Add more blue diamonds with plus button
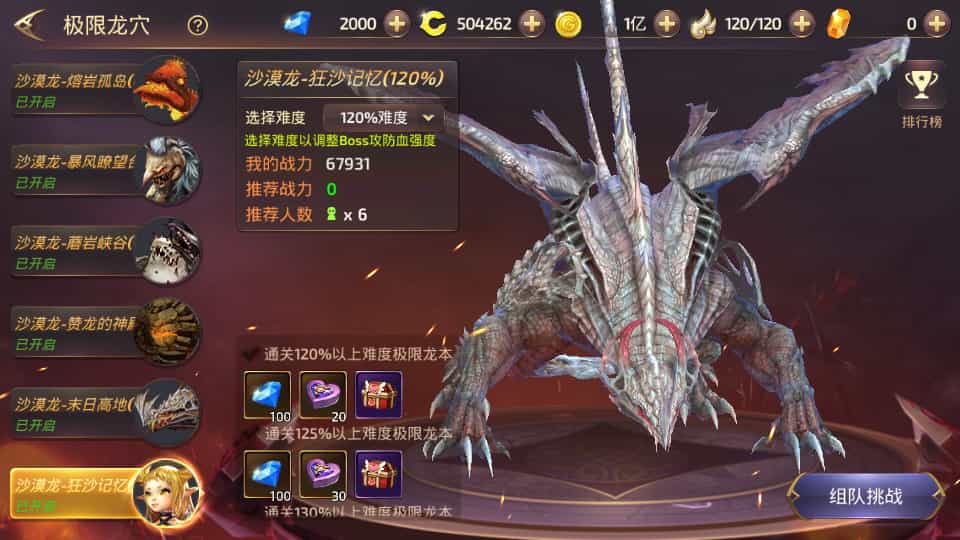This screenshot has width=960, height=540. [397, 23]
